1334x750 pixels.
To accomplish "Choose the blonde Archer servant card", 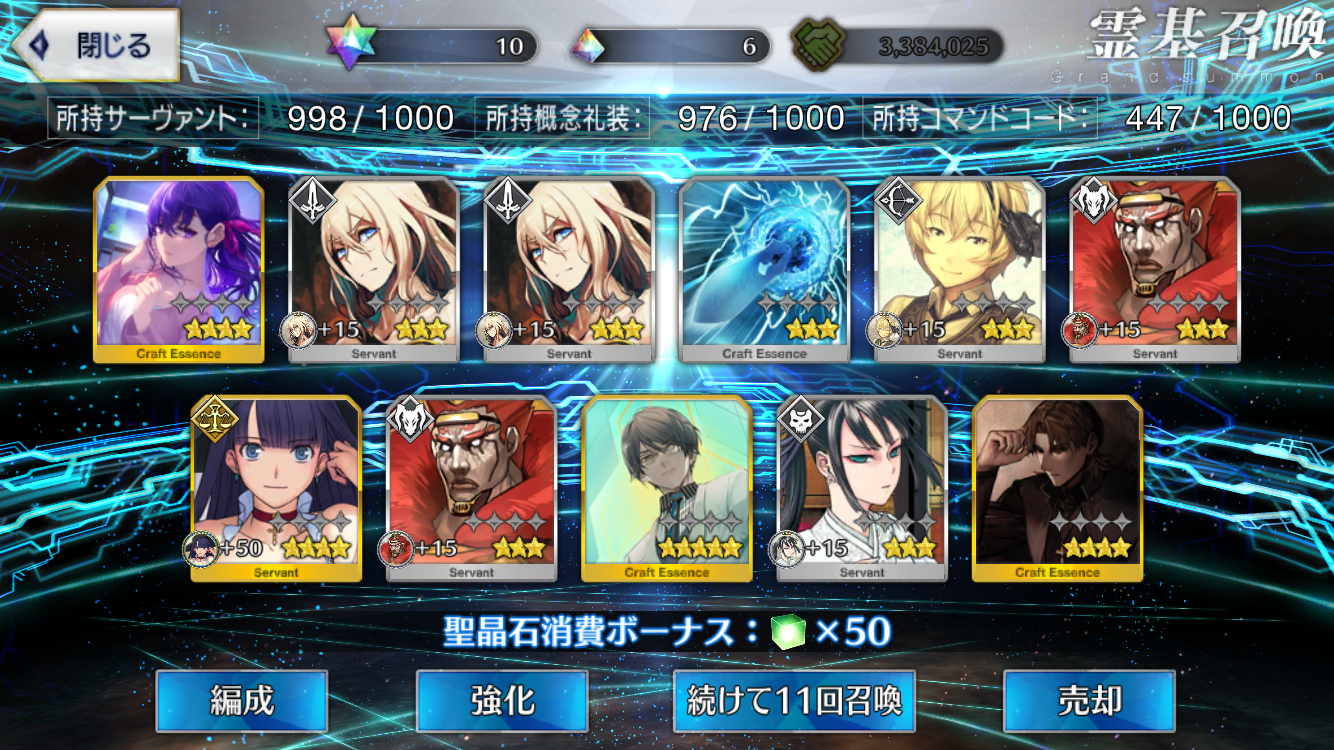I will (960, 269).
